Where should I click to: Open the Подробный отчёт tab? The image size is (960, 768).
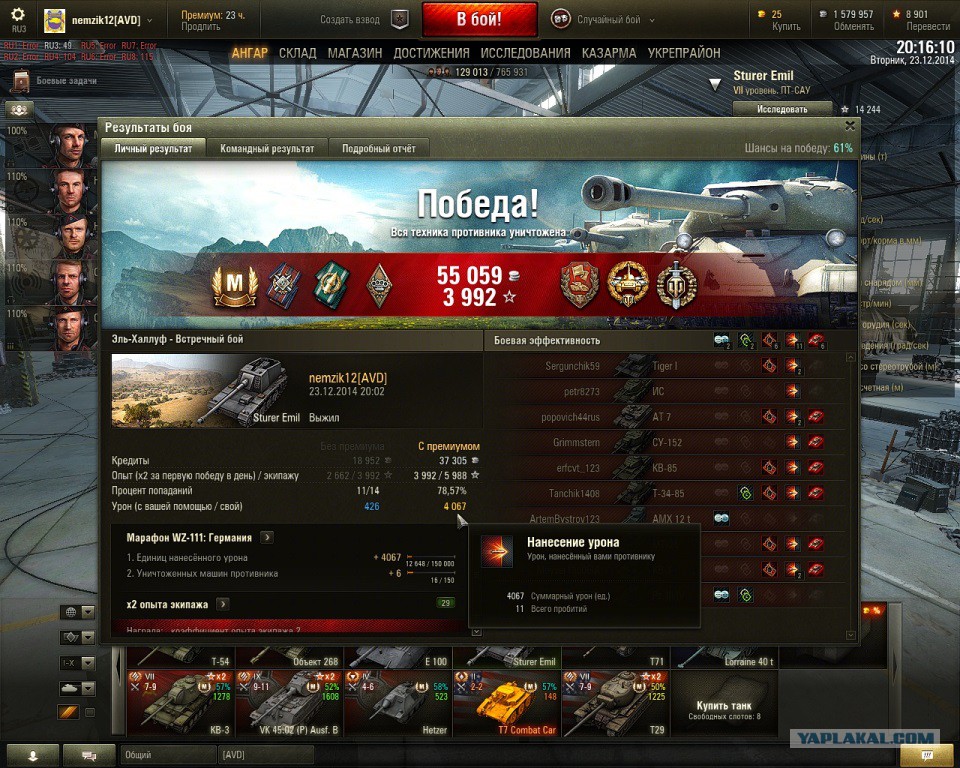(x=378, y=148)
